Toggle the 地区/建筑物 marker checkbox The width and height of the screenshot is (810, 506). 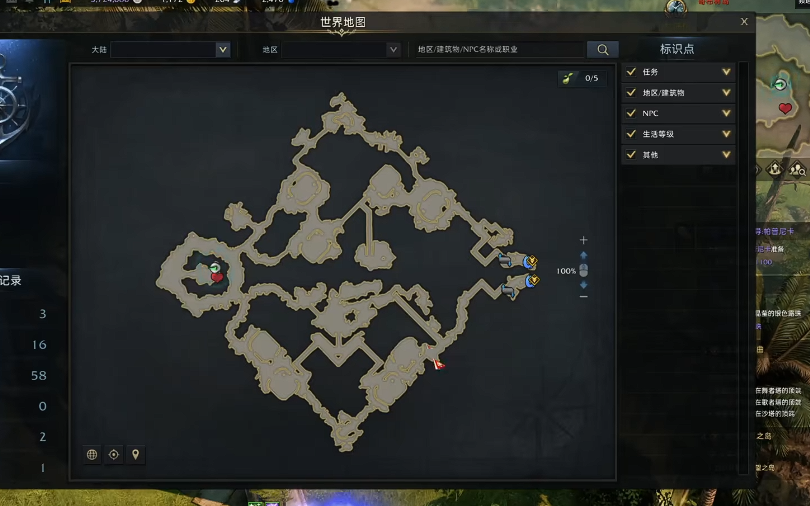tap(631, 93)
